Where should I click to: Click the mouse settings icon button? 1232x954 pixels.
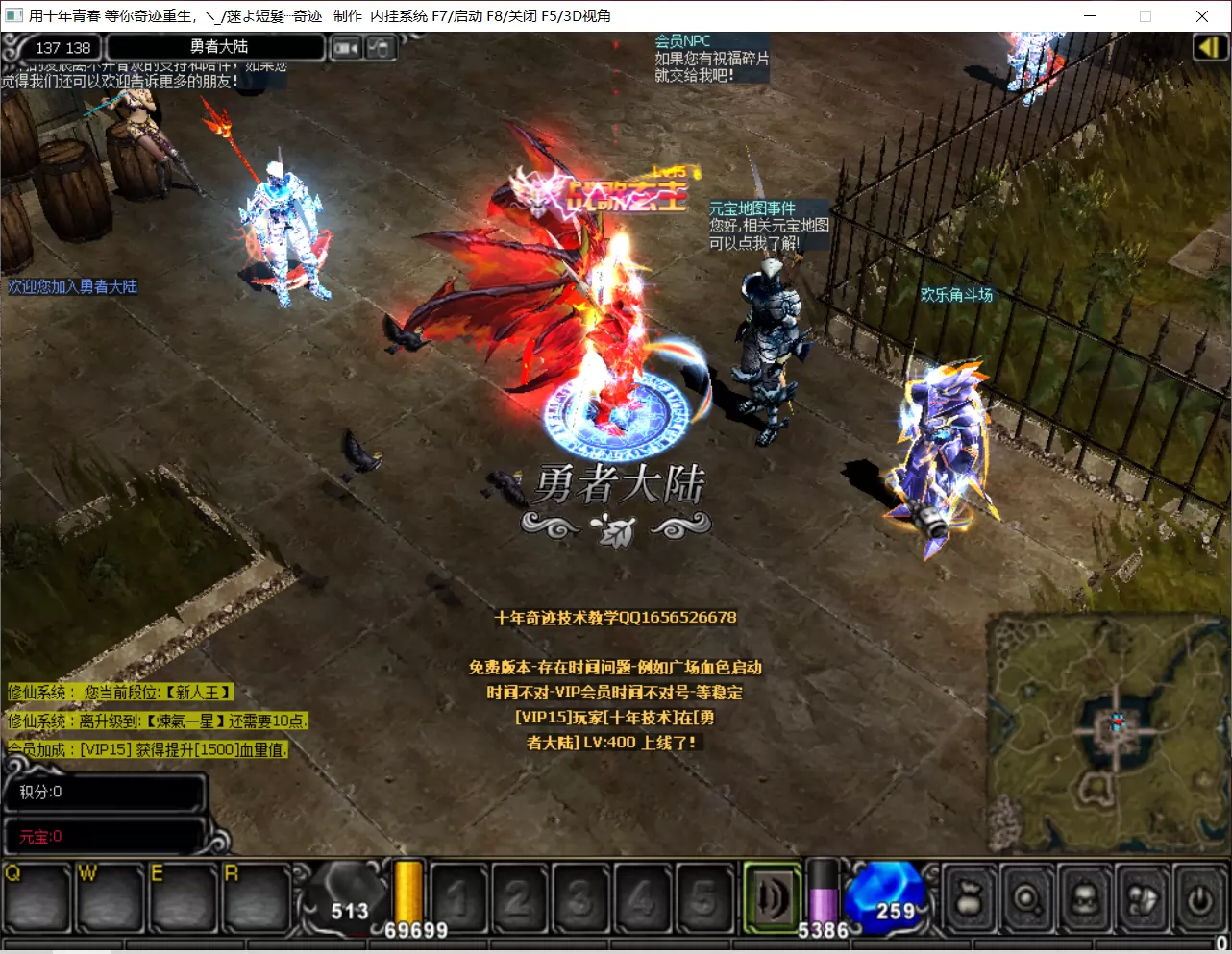[381, 47]
